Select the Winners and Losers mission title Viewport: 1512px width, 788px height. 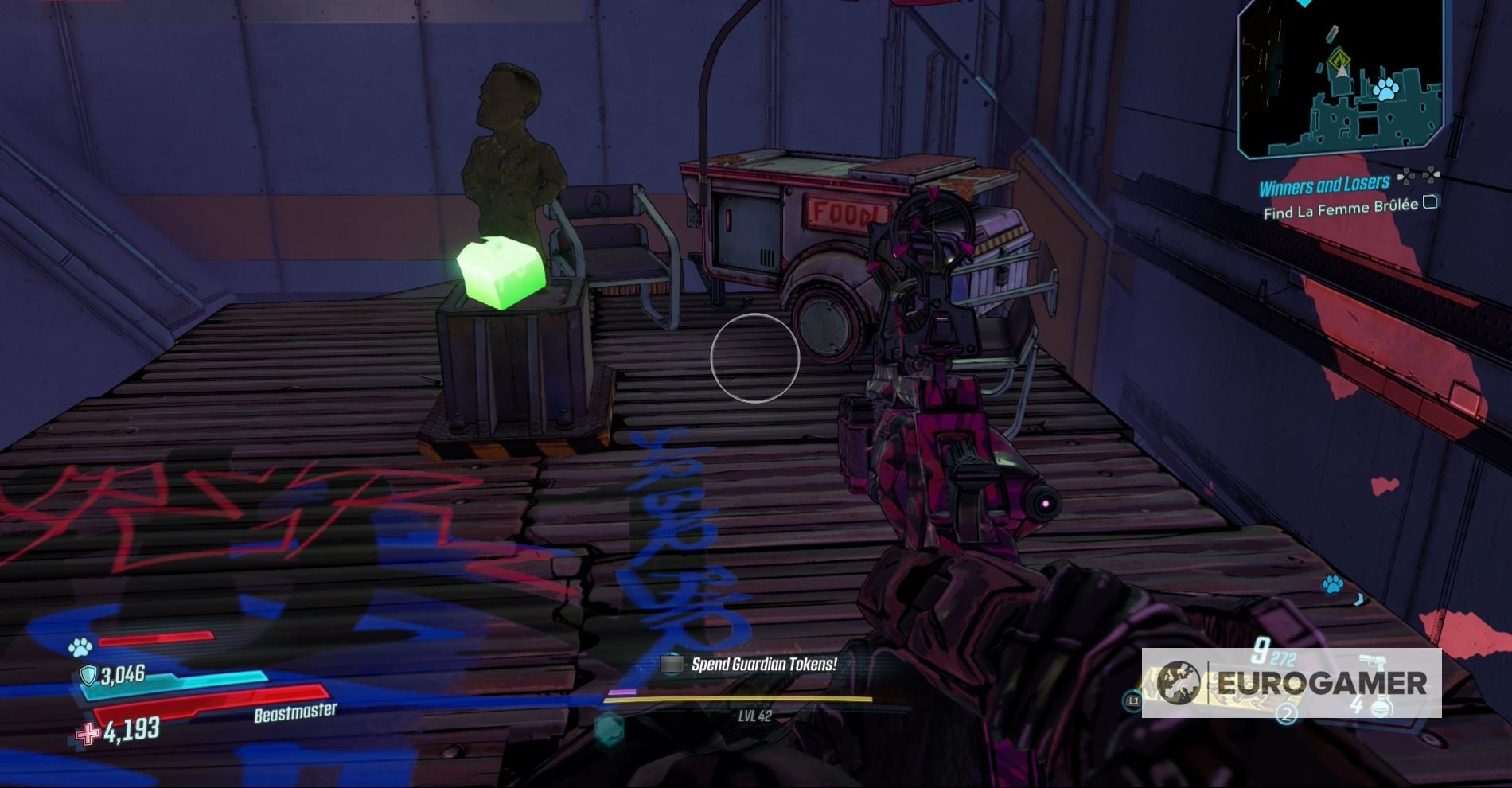click(1324, 183)
